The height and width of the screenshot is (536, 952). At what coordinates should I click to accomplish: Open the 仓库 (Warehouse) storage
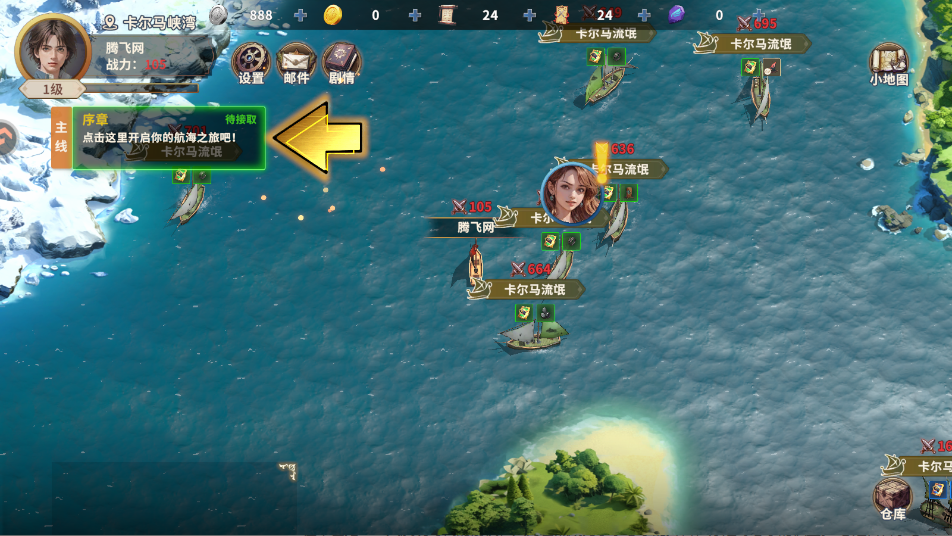892,496
